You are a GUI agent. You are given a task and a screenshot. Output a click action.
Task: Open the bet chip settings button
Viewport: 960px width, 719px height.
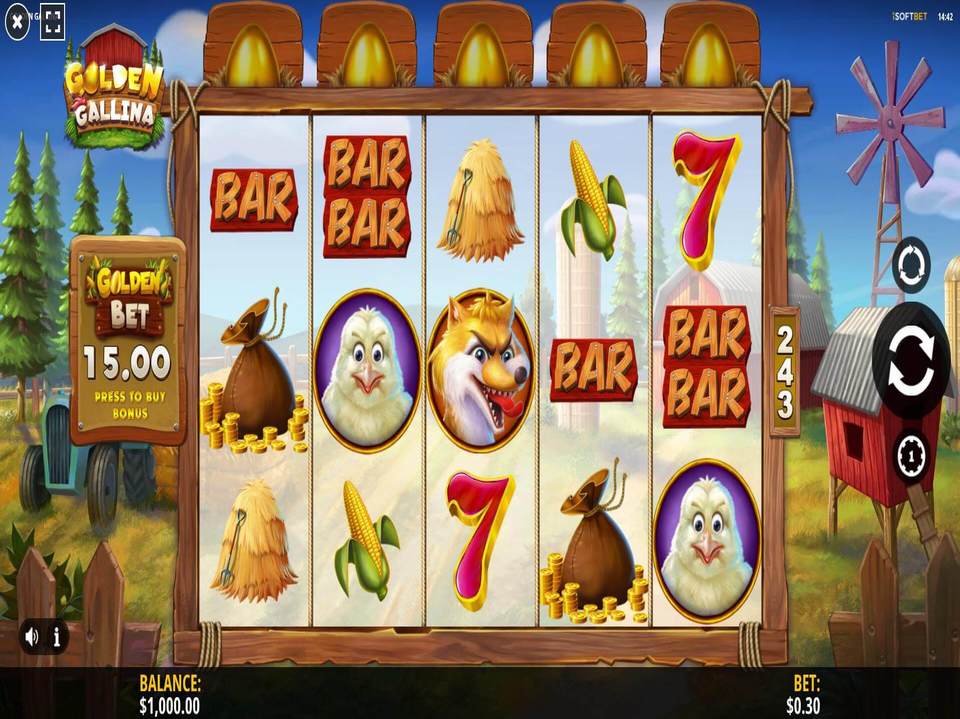coord(911,456)
